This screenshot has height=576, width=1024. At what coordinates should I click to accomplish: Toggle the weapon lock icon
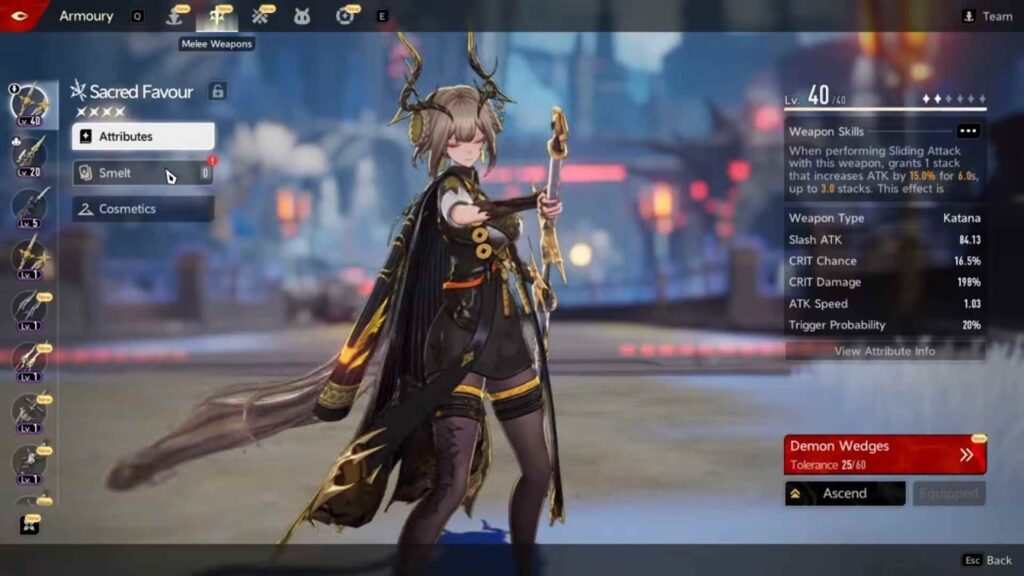coord(217,92)
